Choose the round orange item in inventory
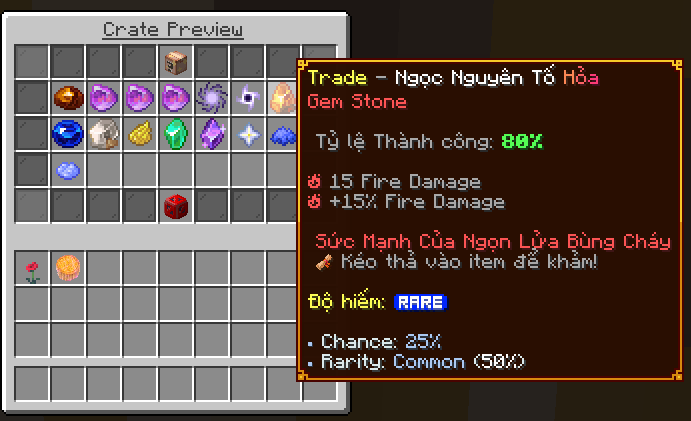This screenshot has height=421, width=691. (x=68, y=268)
